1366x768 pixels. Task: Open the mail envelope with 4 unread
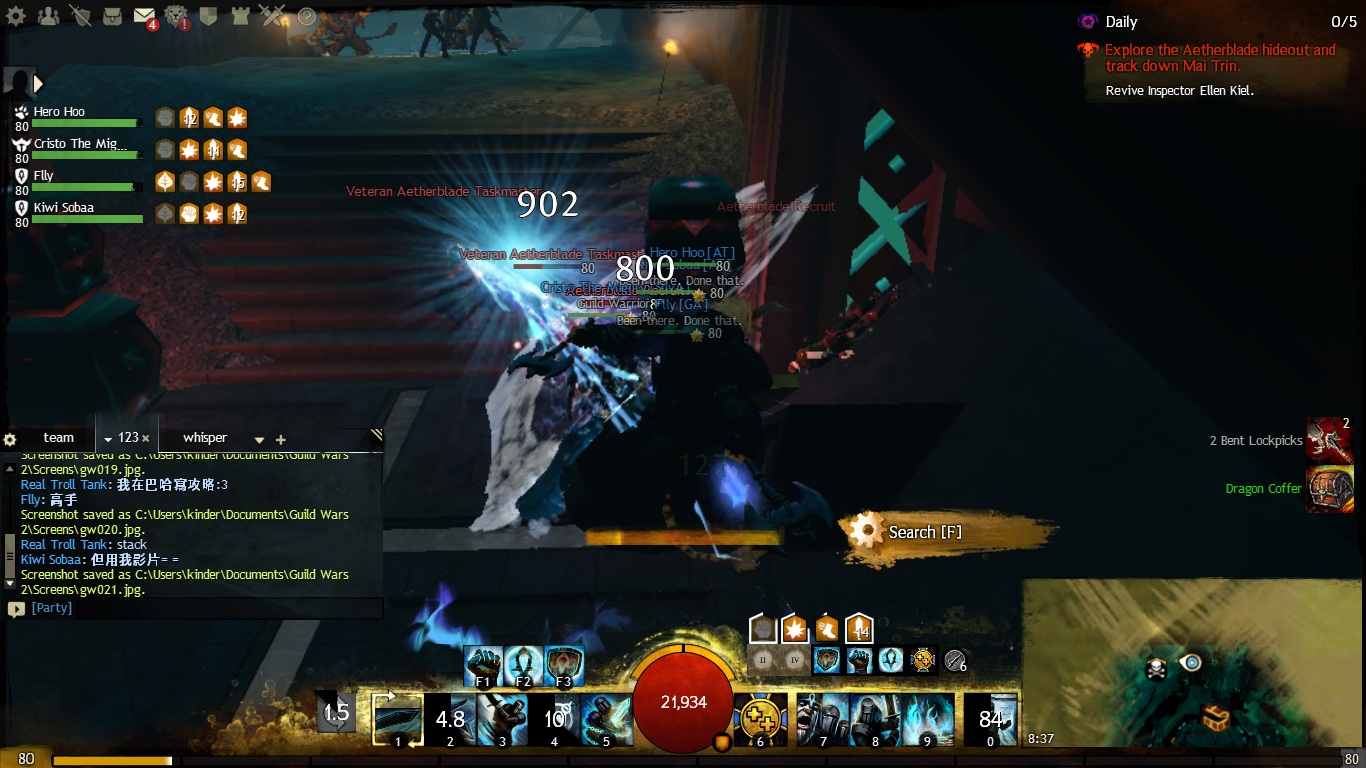coord(144,16)
